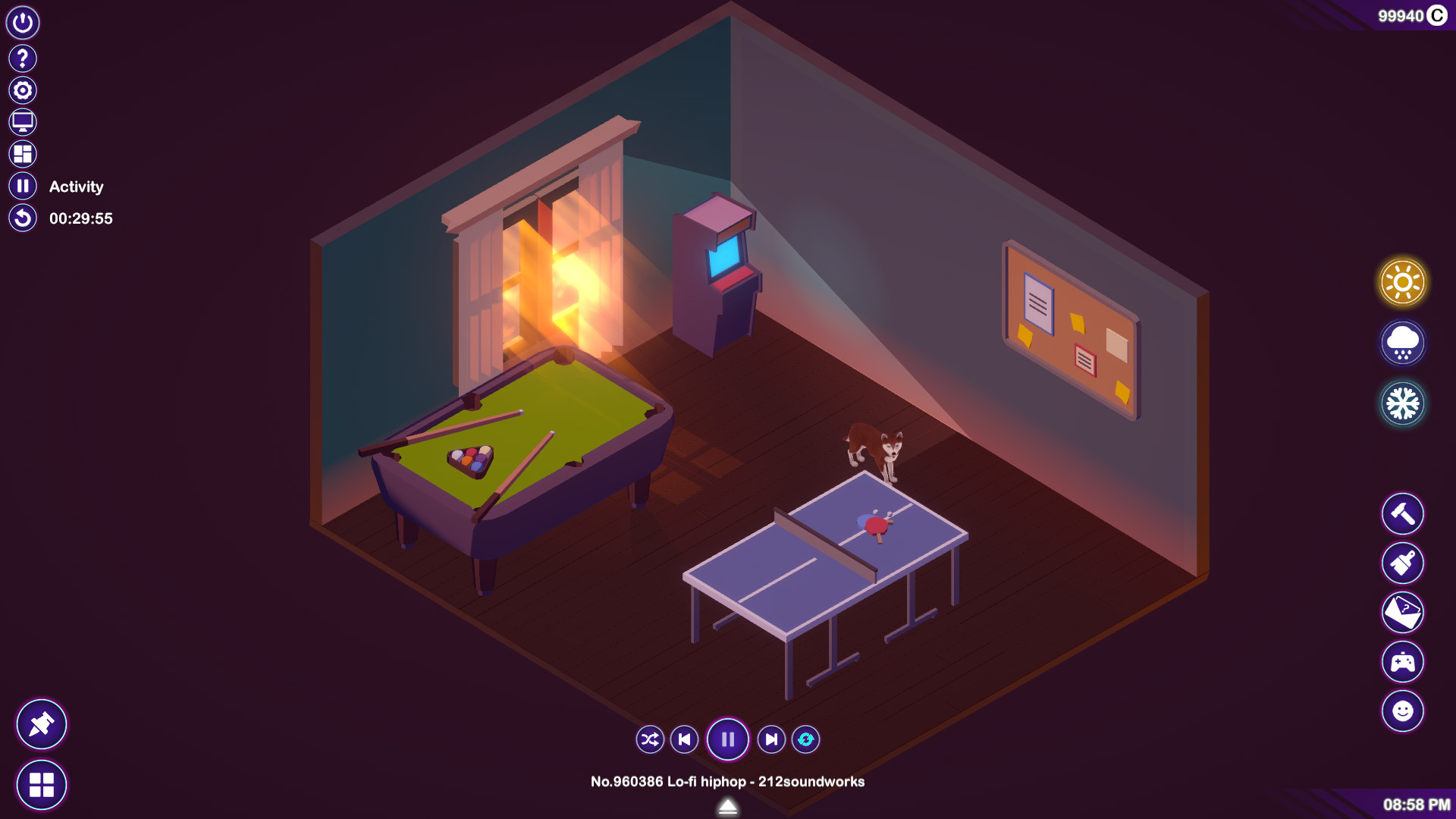Click the pin icon near bottom left
This screenshot has height=819, width=1456.
pos(42,724)
